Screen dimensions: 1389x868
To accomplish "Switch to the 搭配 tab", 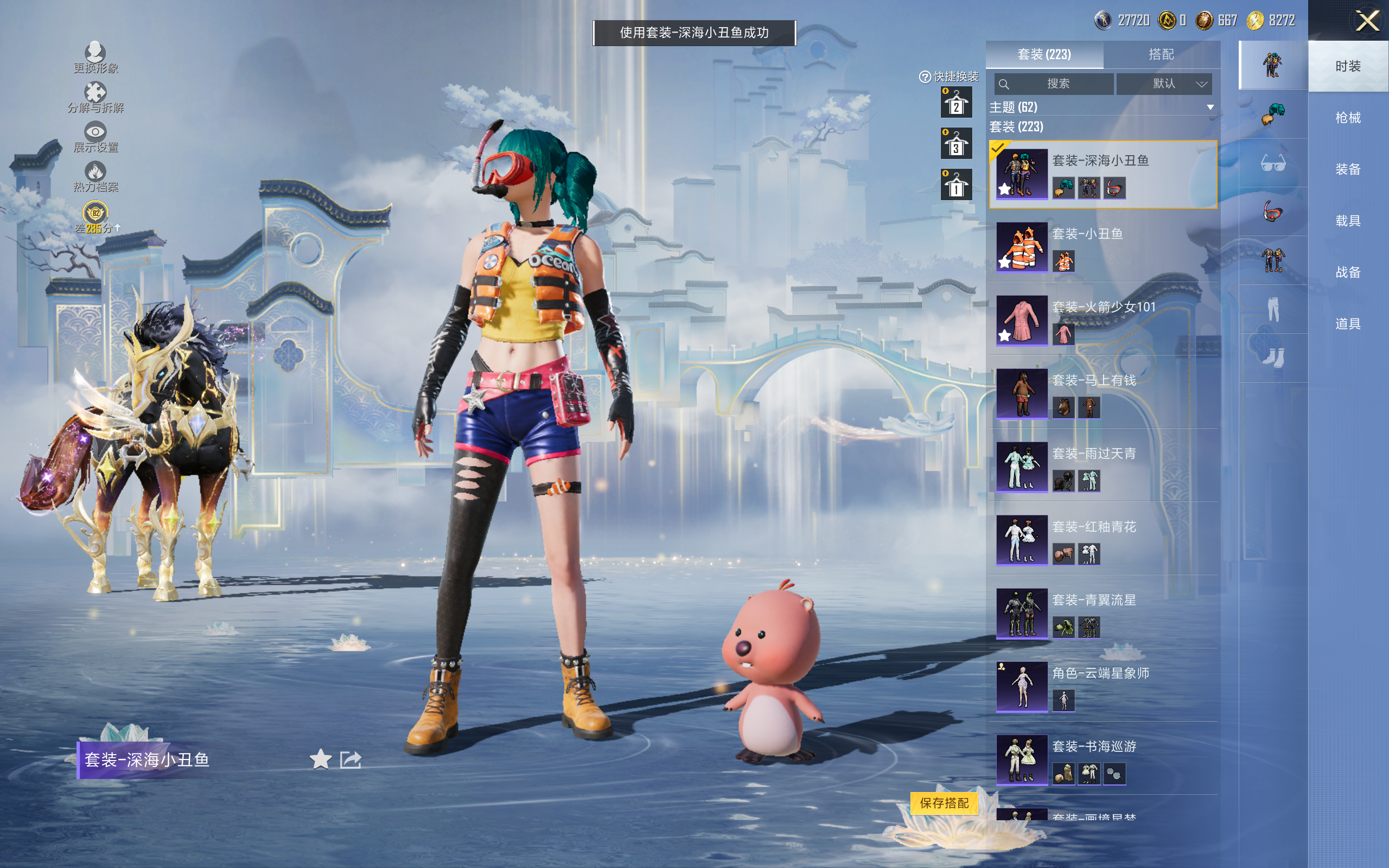I will tap(1161, 55).
